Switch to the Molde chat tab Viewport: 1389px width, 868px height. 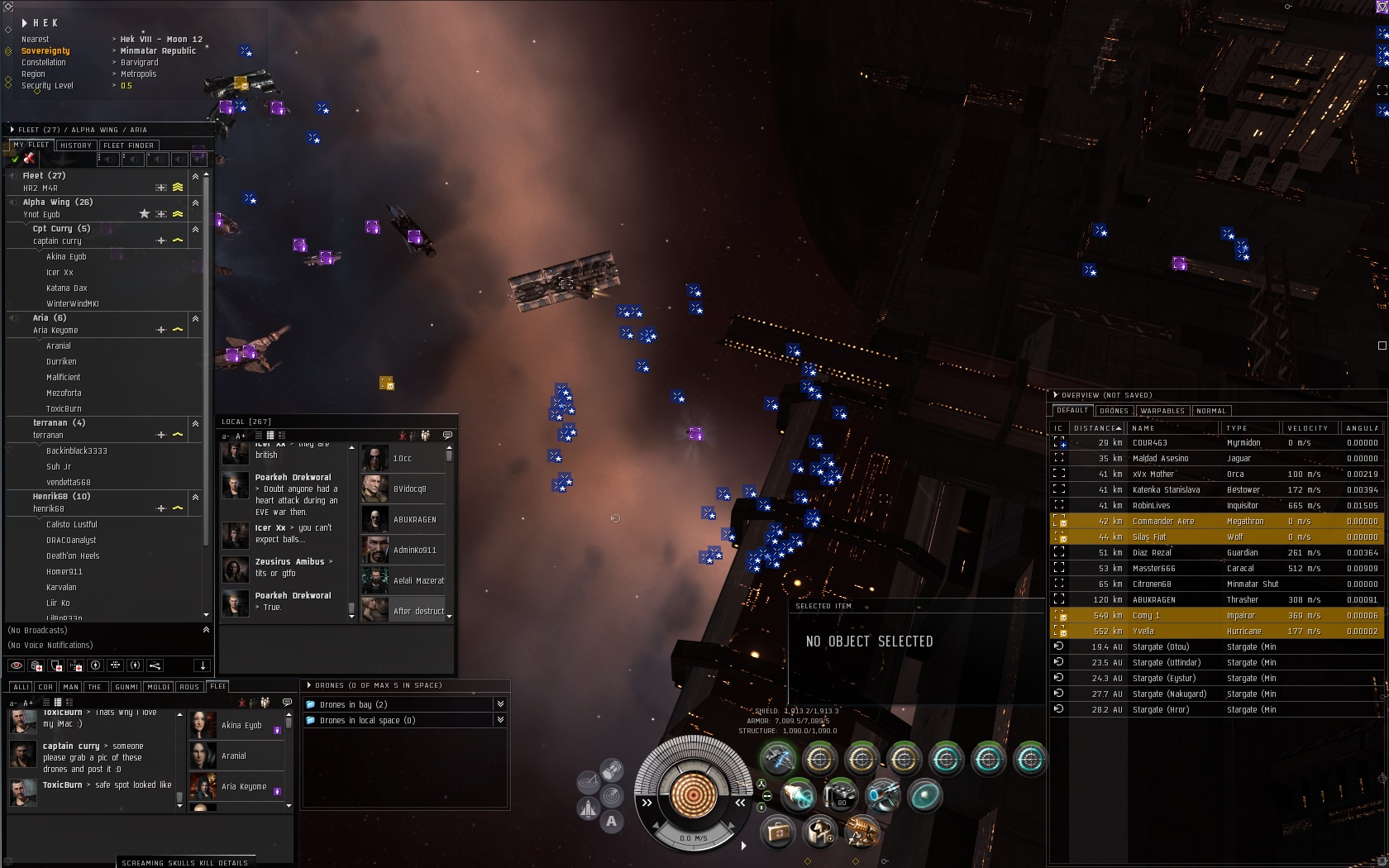pyautogui.click(x=159, y=687)
